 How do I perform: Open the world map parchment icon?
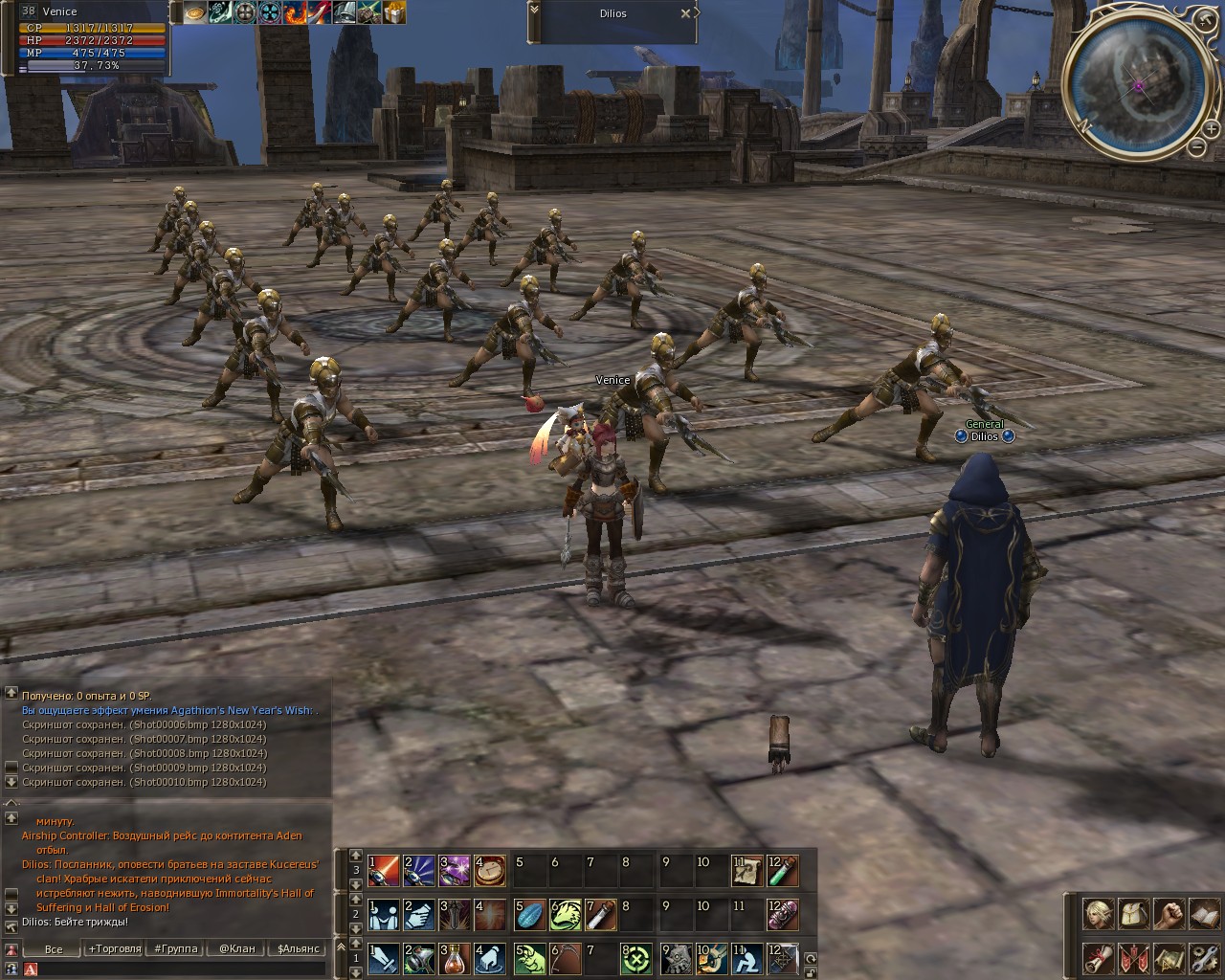(x=1169, y=957)
